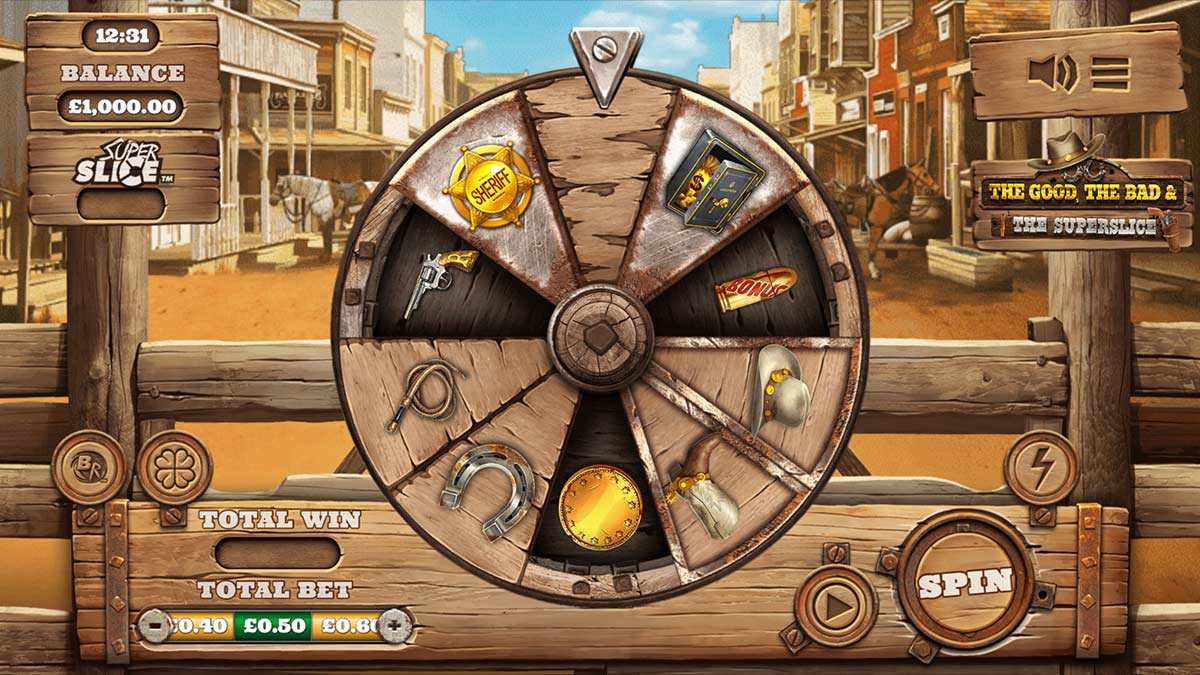Start autoplay with the play arrow button
Viewport: 1200px width, 675px height.
836,605
